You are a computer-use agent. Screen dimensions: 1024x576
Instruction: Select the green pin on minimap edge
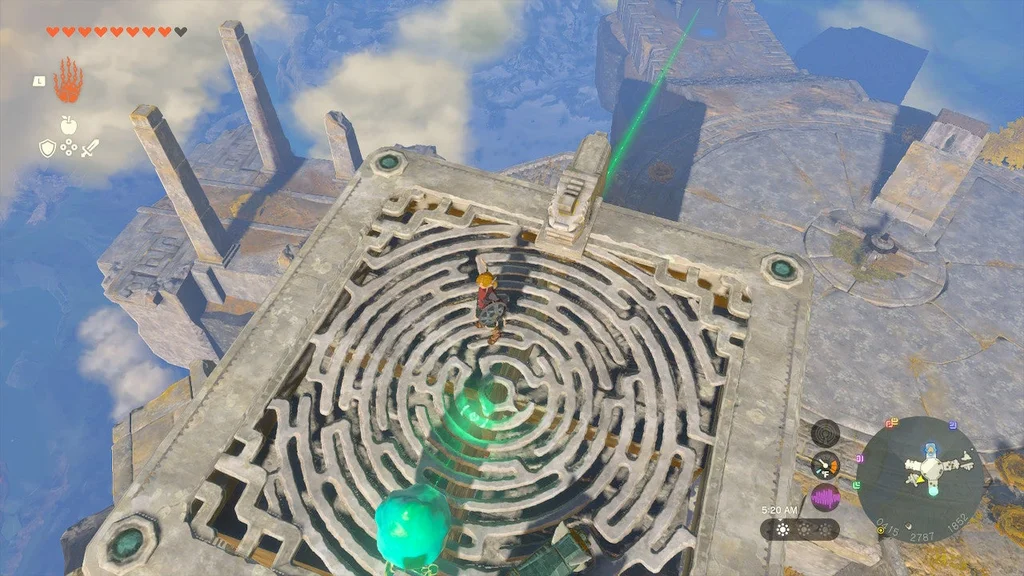point(857,484)
